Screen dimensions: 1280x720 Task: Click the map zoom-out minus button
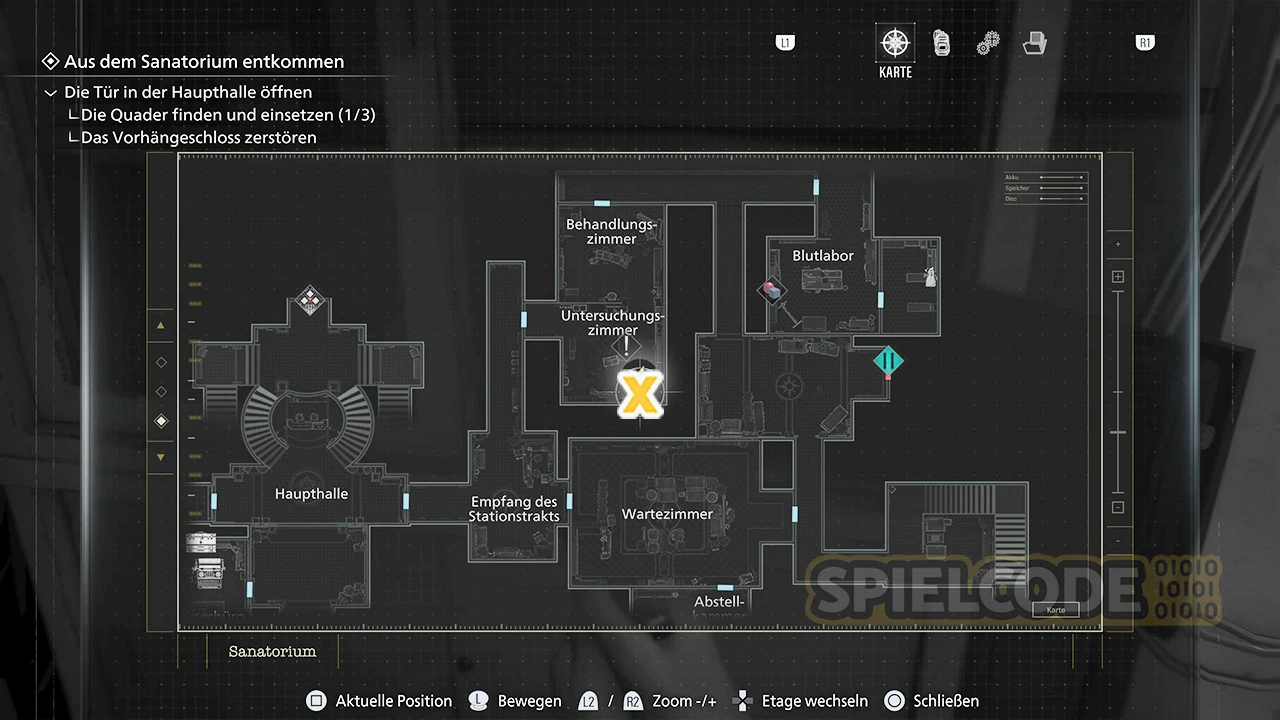point(1118,507)
